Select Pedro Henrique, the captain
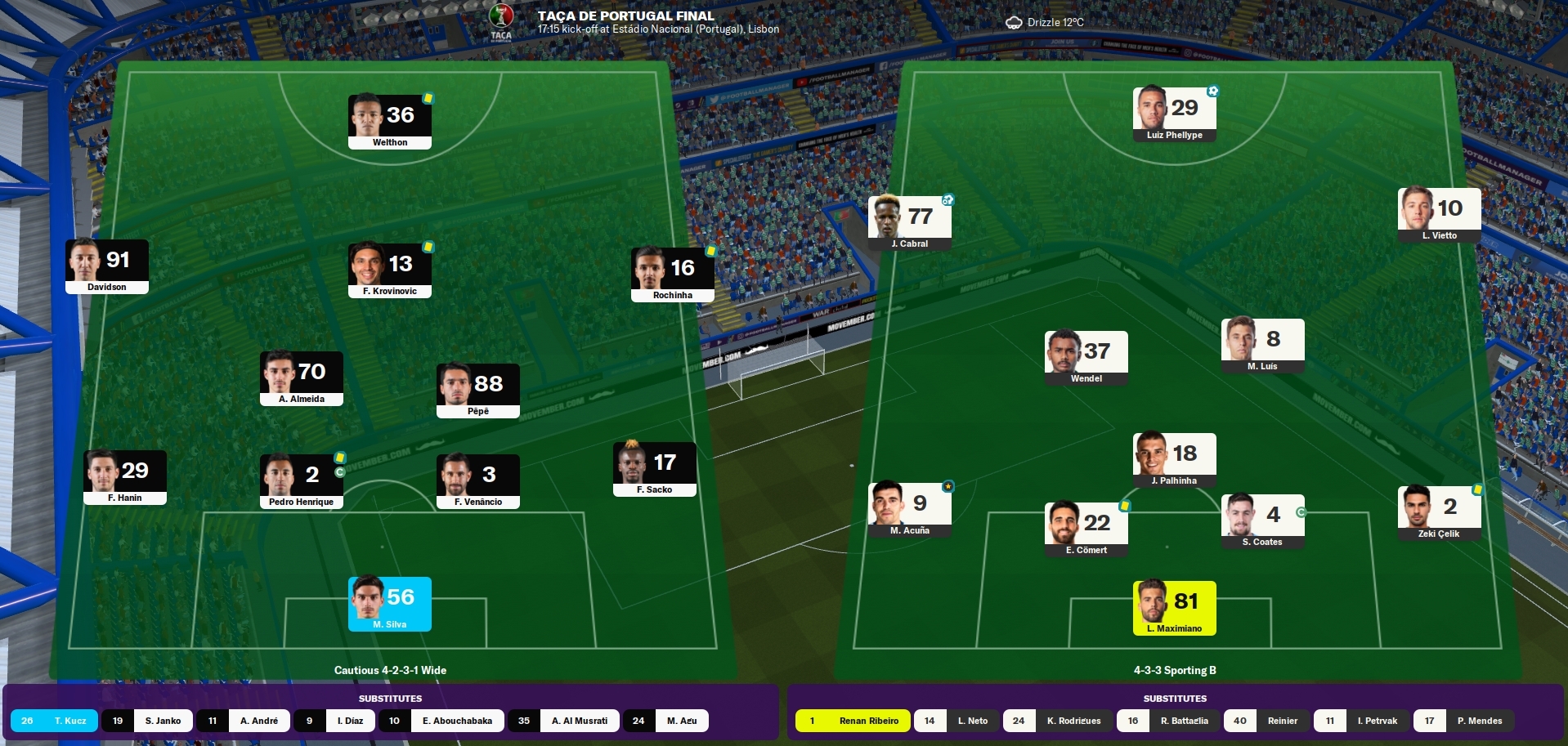This screenshot has width=1568, height=746. [x=302, y=481]
